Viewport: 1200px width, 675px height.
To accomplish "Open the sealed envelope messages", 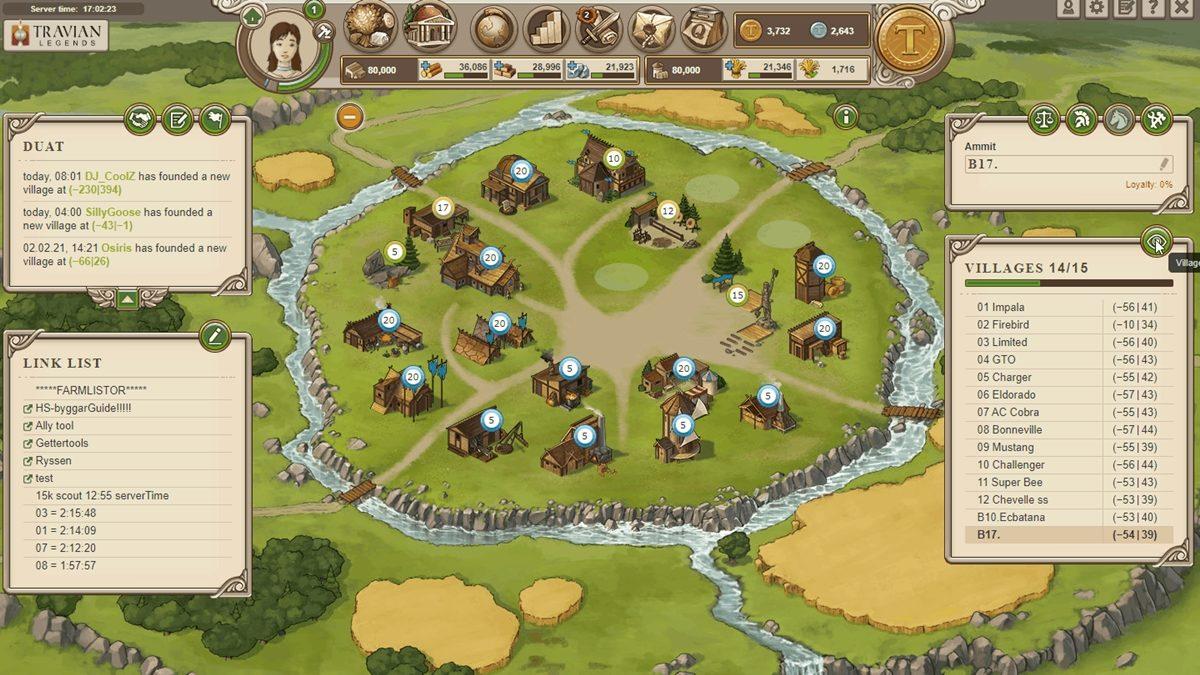I will pos(651,29).
